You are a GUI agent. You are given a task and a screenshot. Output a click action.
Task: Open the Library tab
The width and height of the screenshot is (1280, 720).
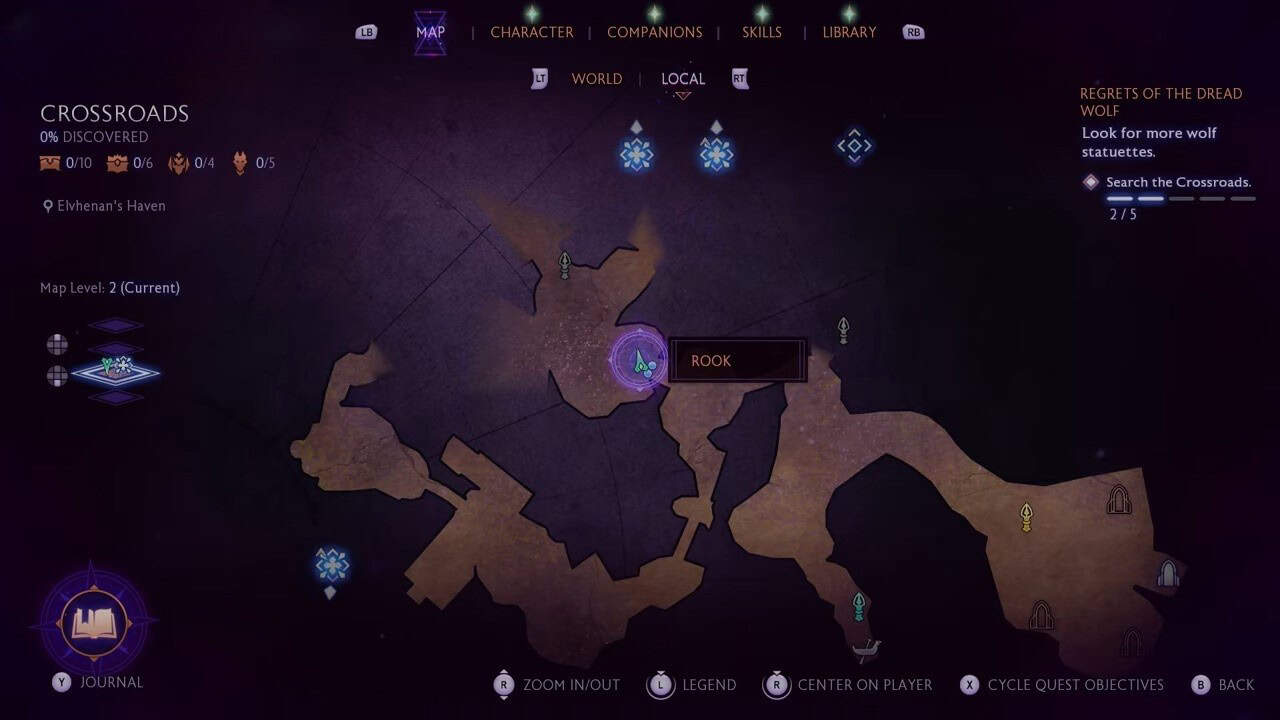849,32
